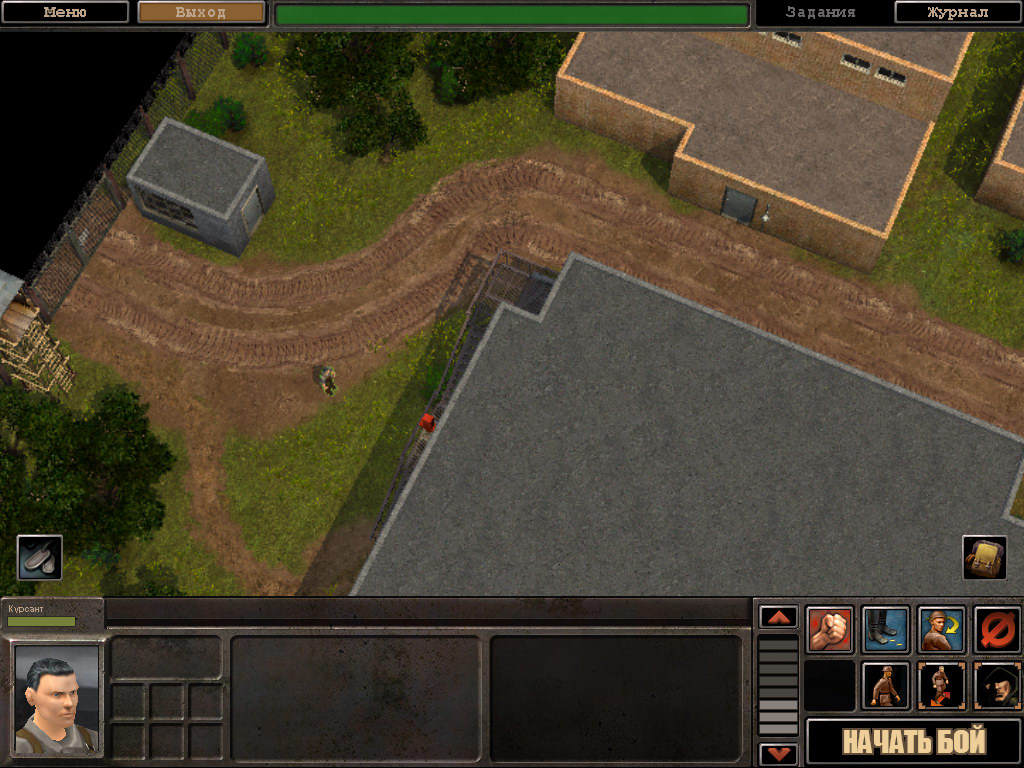The height and width of the screenshot is (768, 1024).
Task: Start combat with Начать бой
Action: [x=914, y=742]
